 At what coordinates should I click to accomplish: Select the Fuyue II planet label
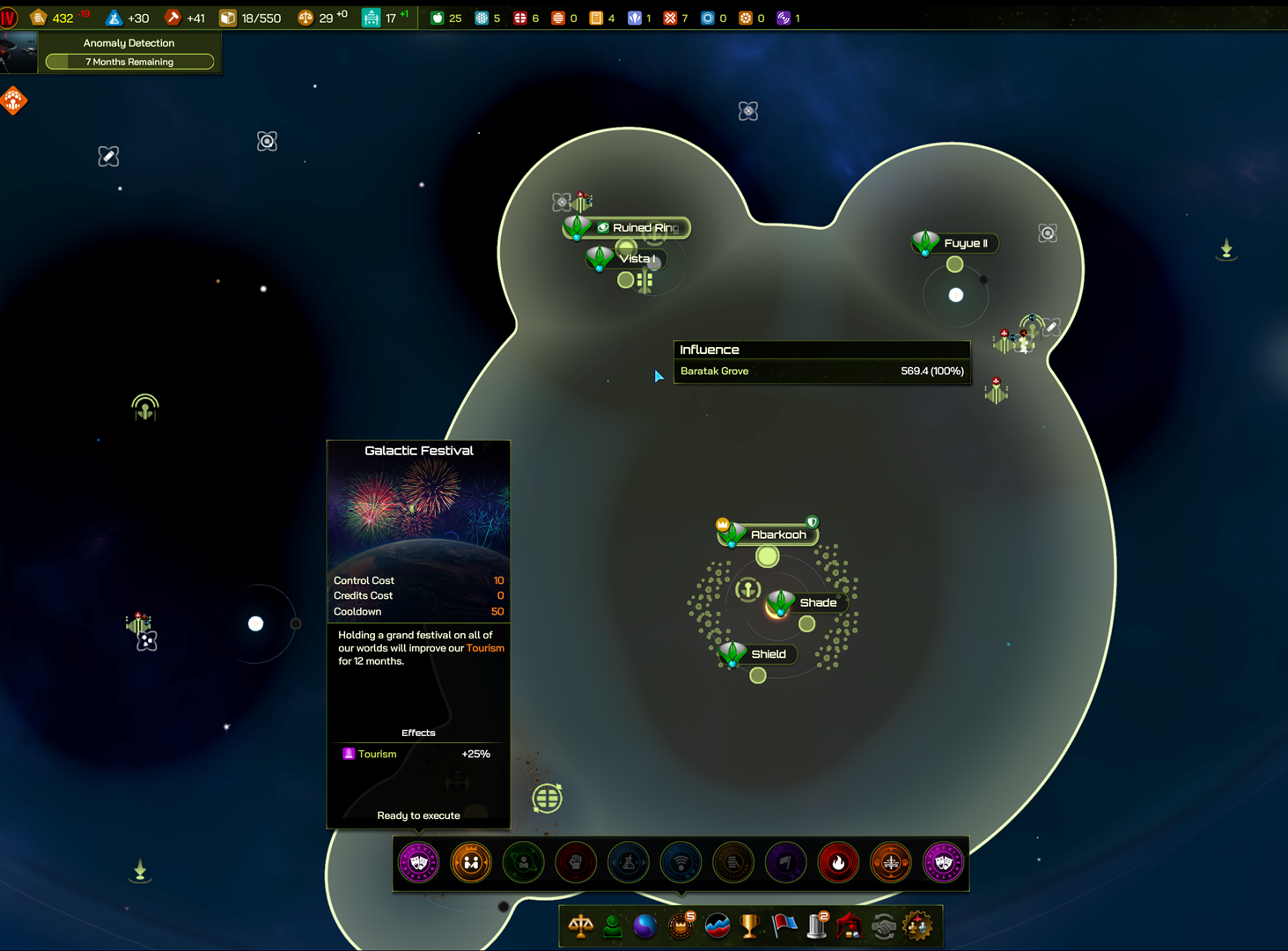point(965,243)
